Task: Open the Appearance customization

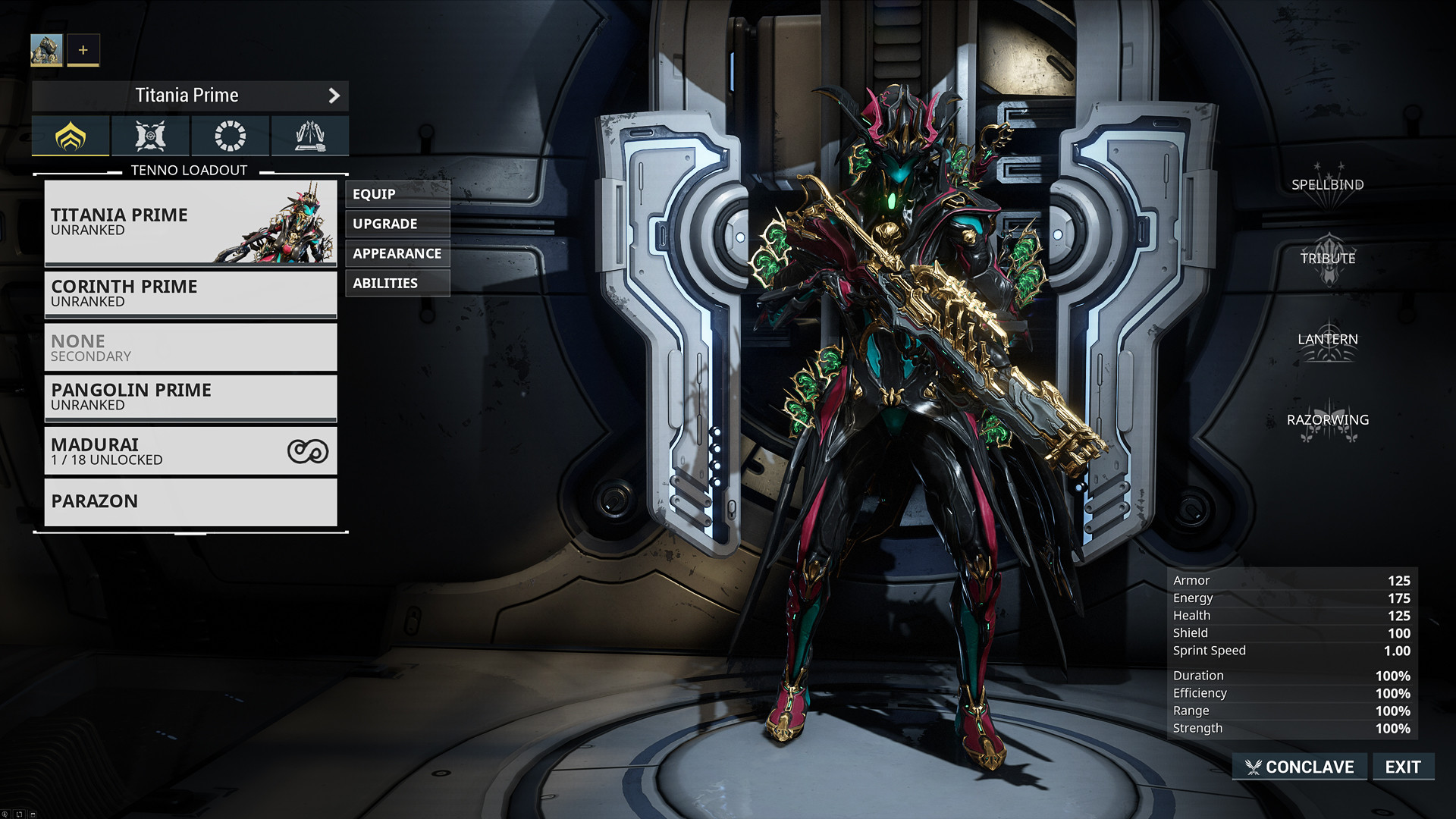Action: pos(397,253)
